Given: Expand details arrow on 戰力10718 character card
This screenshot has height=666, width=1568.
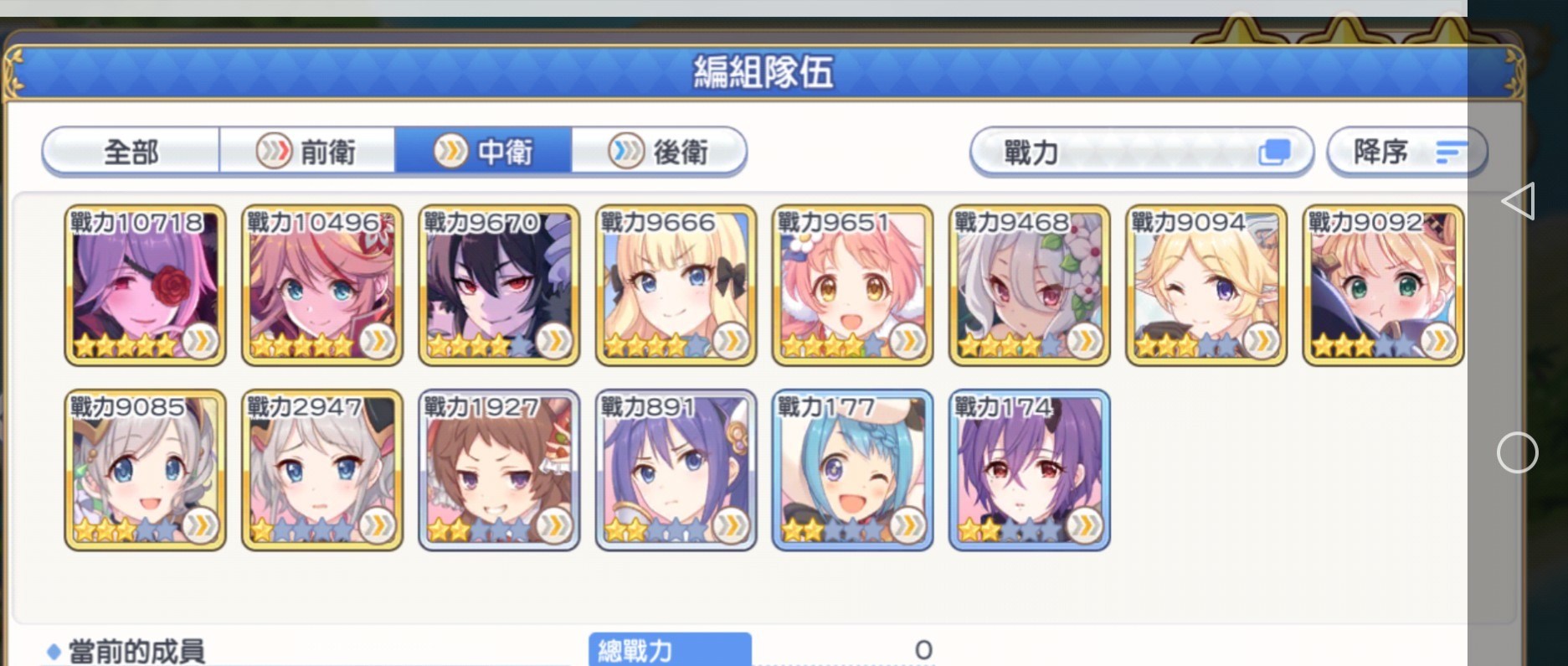Looking at the screenshot, I should (198, 343).
